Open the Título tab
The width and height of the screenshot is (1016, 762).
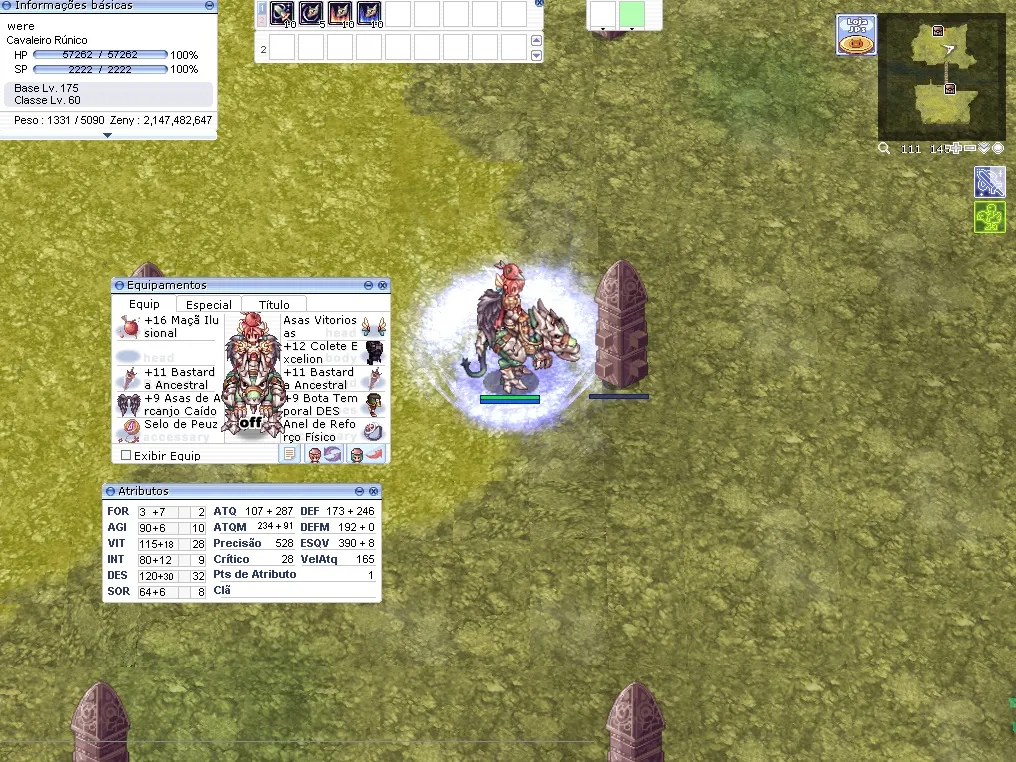coord(274,305)
